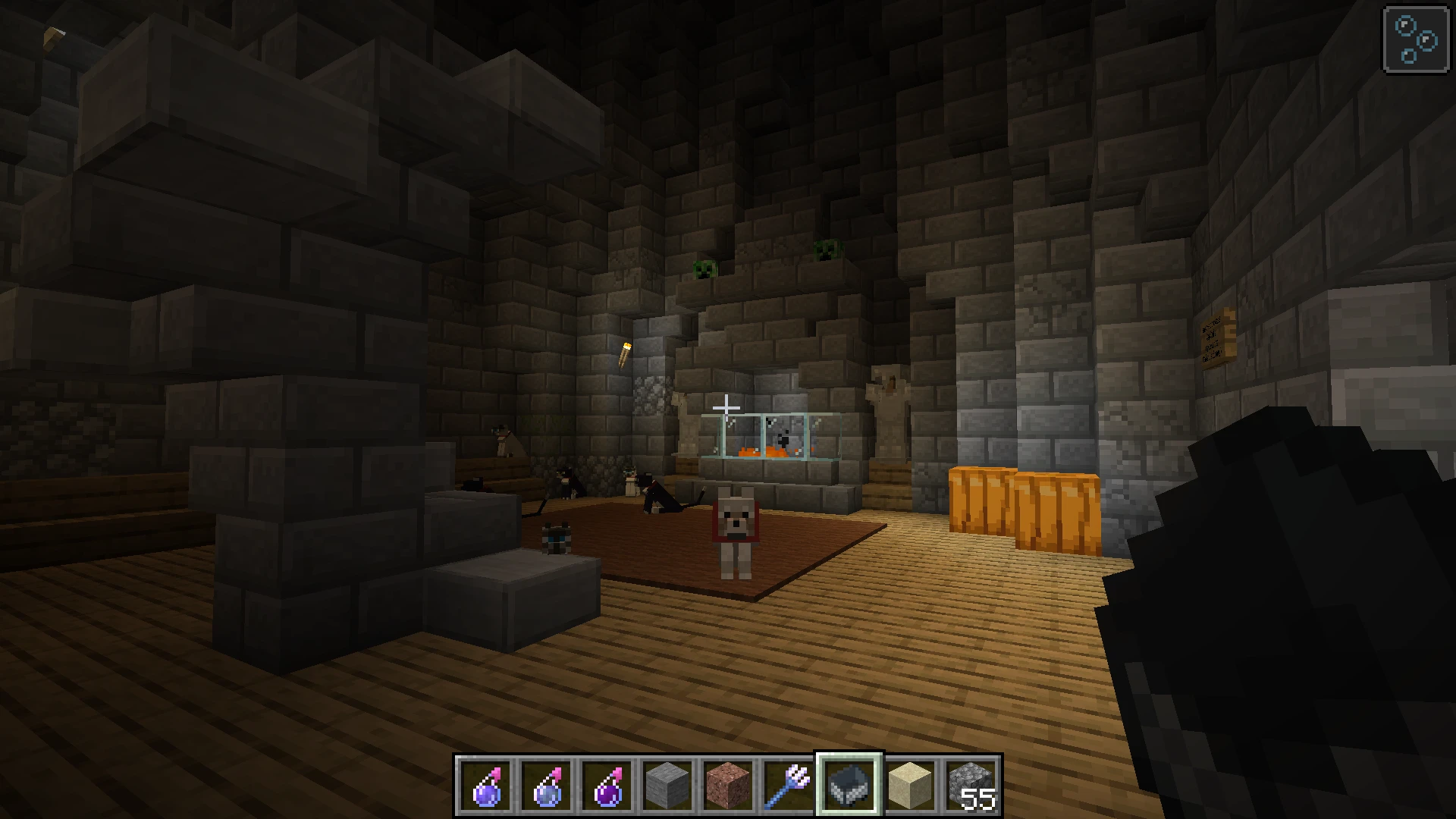The height and width of the screenshot is (819, 1456).
Task: Select the reddish granite block slot
Action: coord(728,786)
